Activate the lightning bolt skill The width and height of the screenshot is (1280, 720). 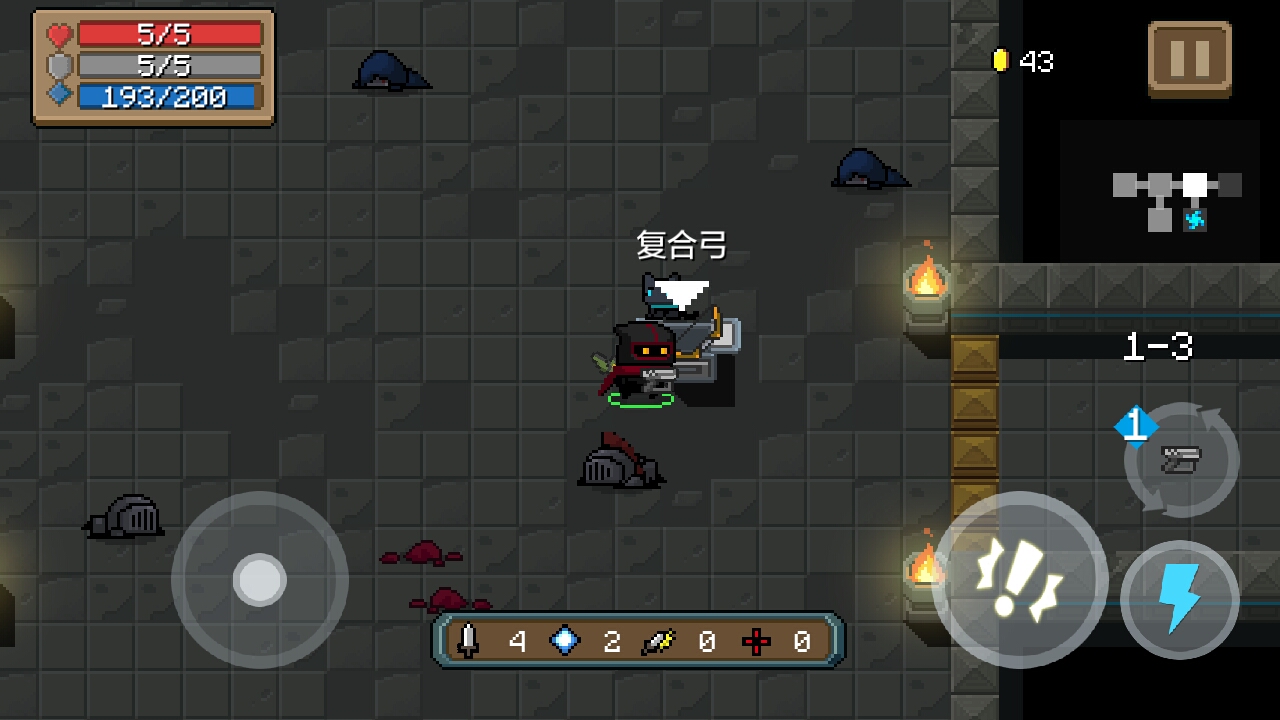click(1180, 600)
